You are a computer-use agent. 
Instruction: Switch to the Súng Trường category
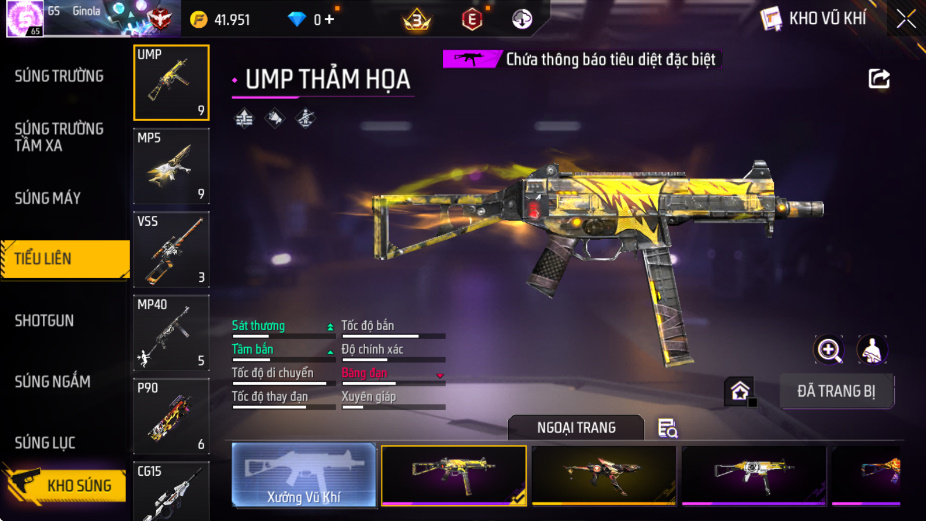click(x=59, y=76)
